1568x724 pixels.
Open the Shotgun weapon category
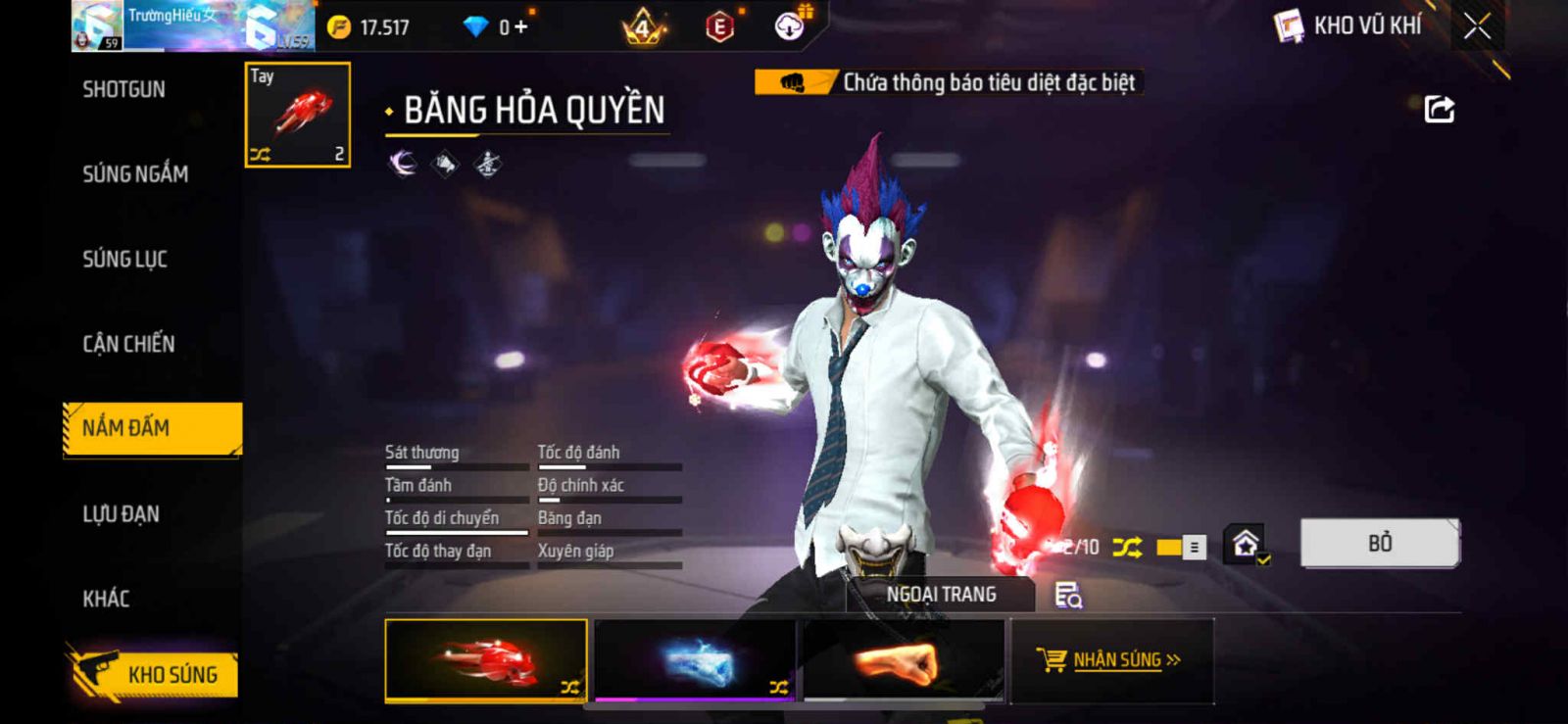click(x=124, y=89)
